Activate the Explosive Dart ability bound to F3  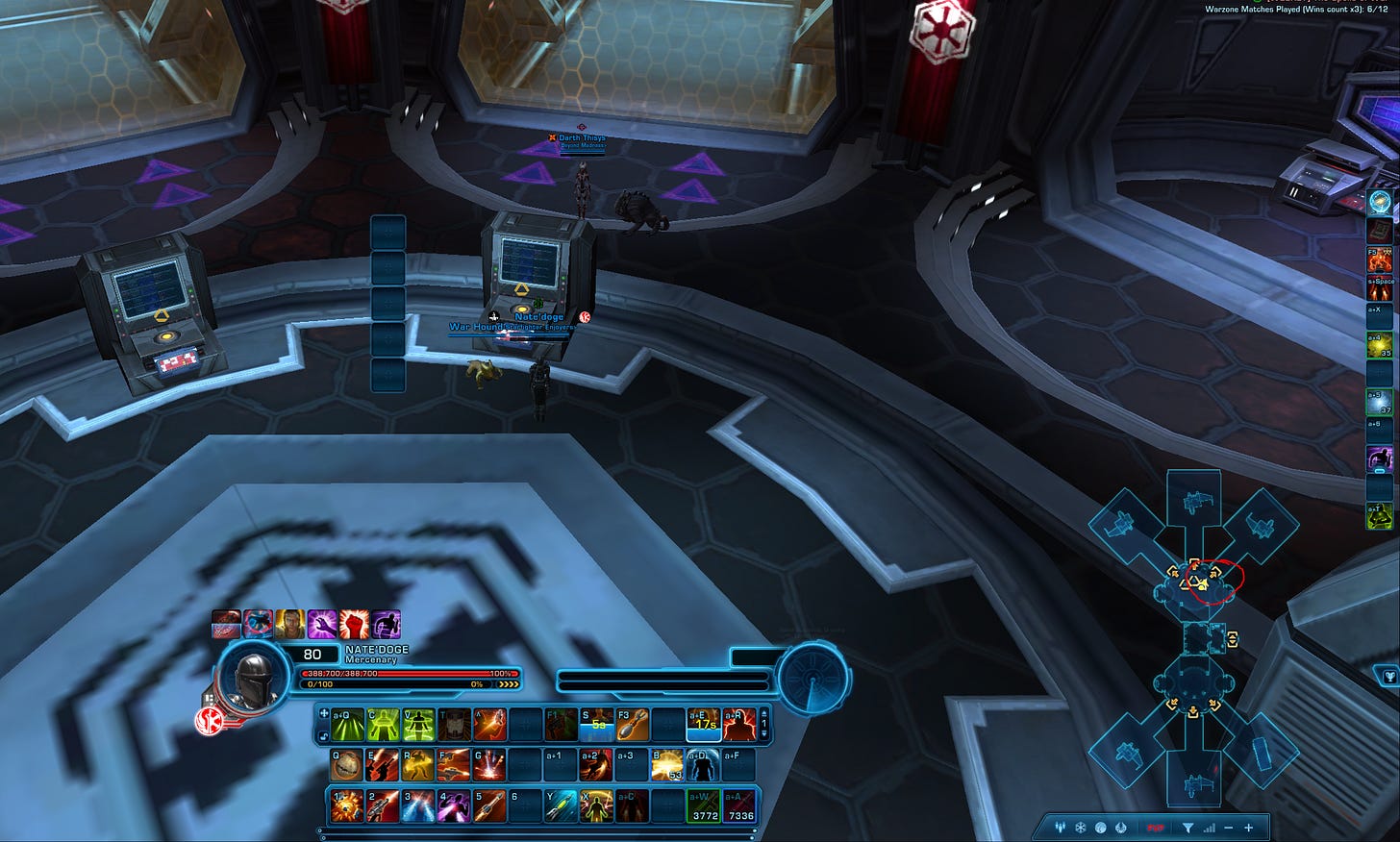(633, 724)
